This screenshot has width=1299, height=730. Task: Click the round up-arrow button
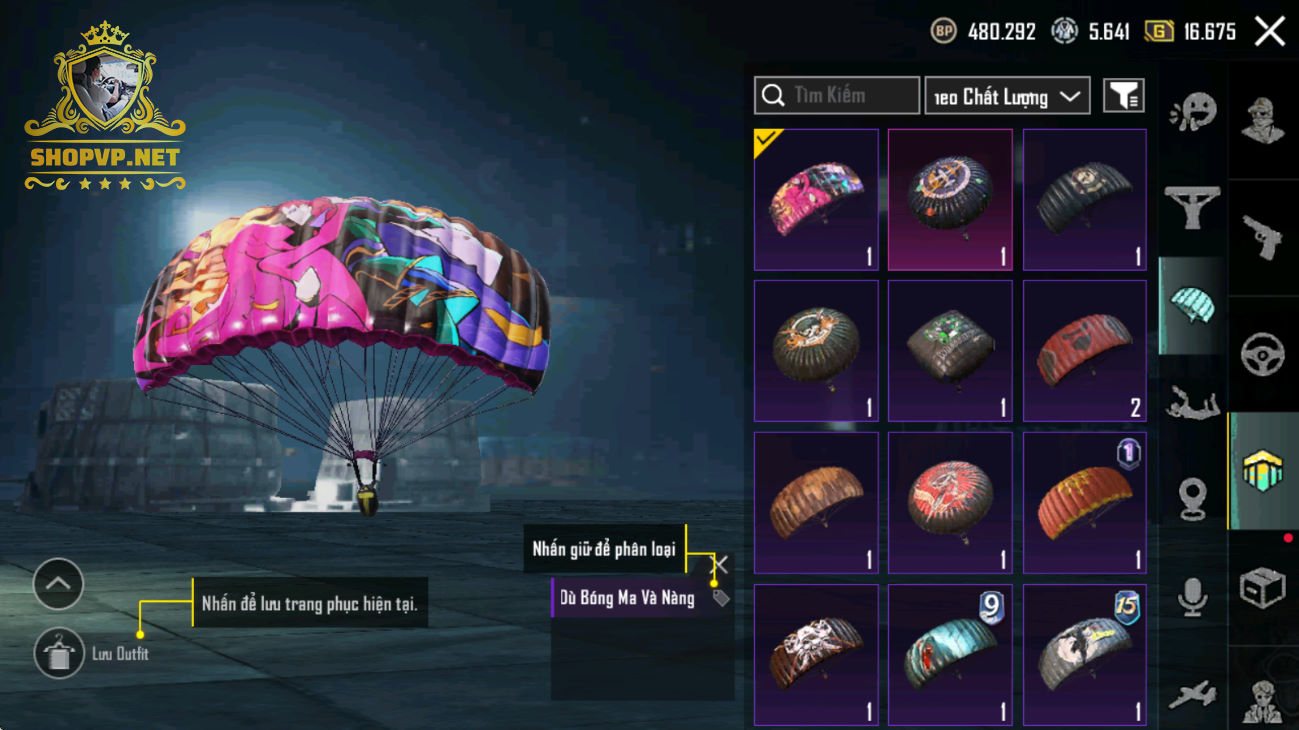point(58,584)
